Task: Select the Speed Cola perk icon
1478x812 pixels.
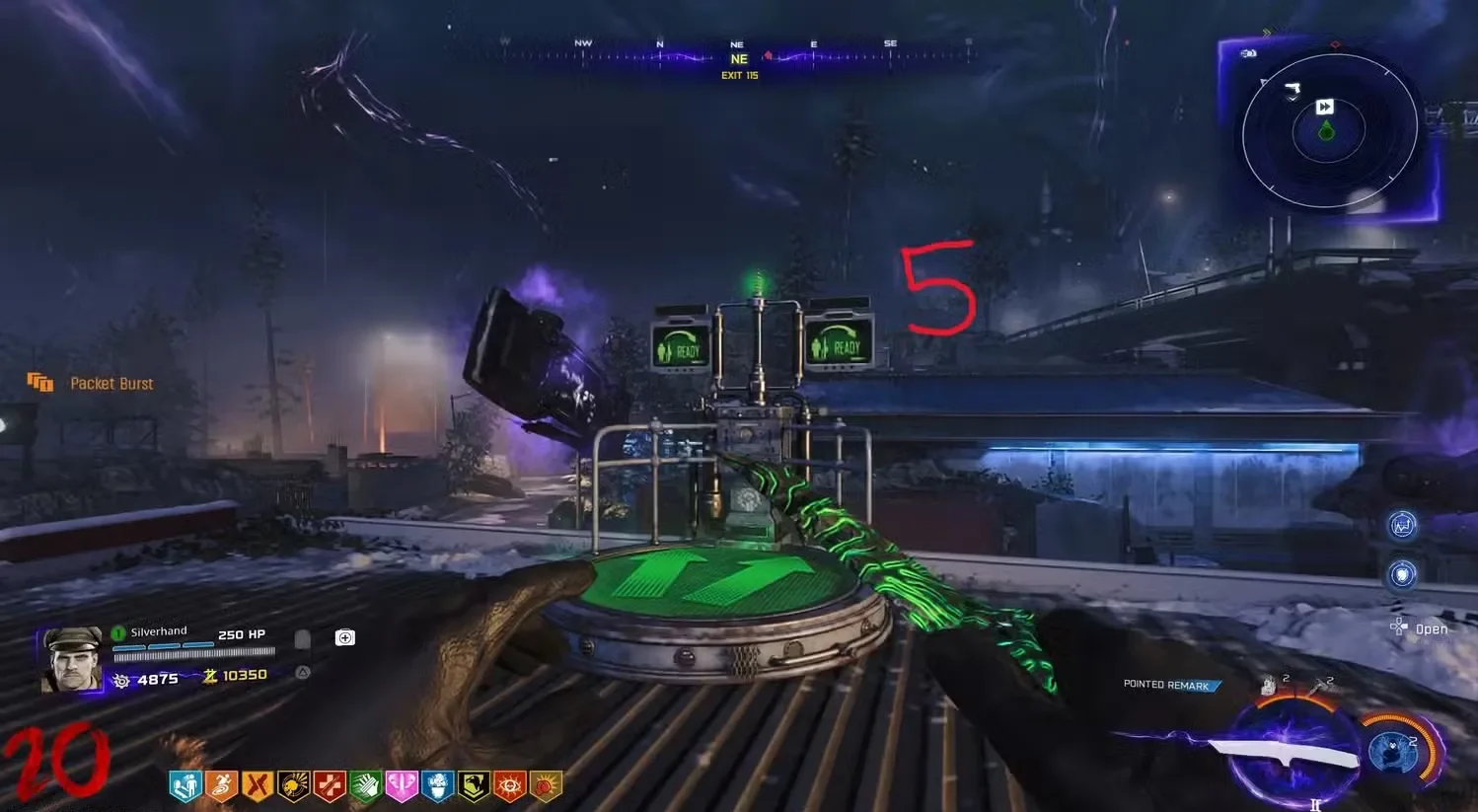Action: [365, 784]
